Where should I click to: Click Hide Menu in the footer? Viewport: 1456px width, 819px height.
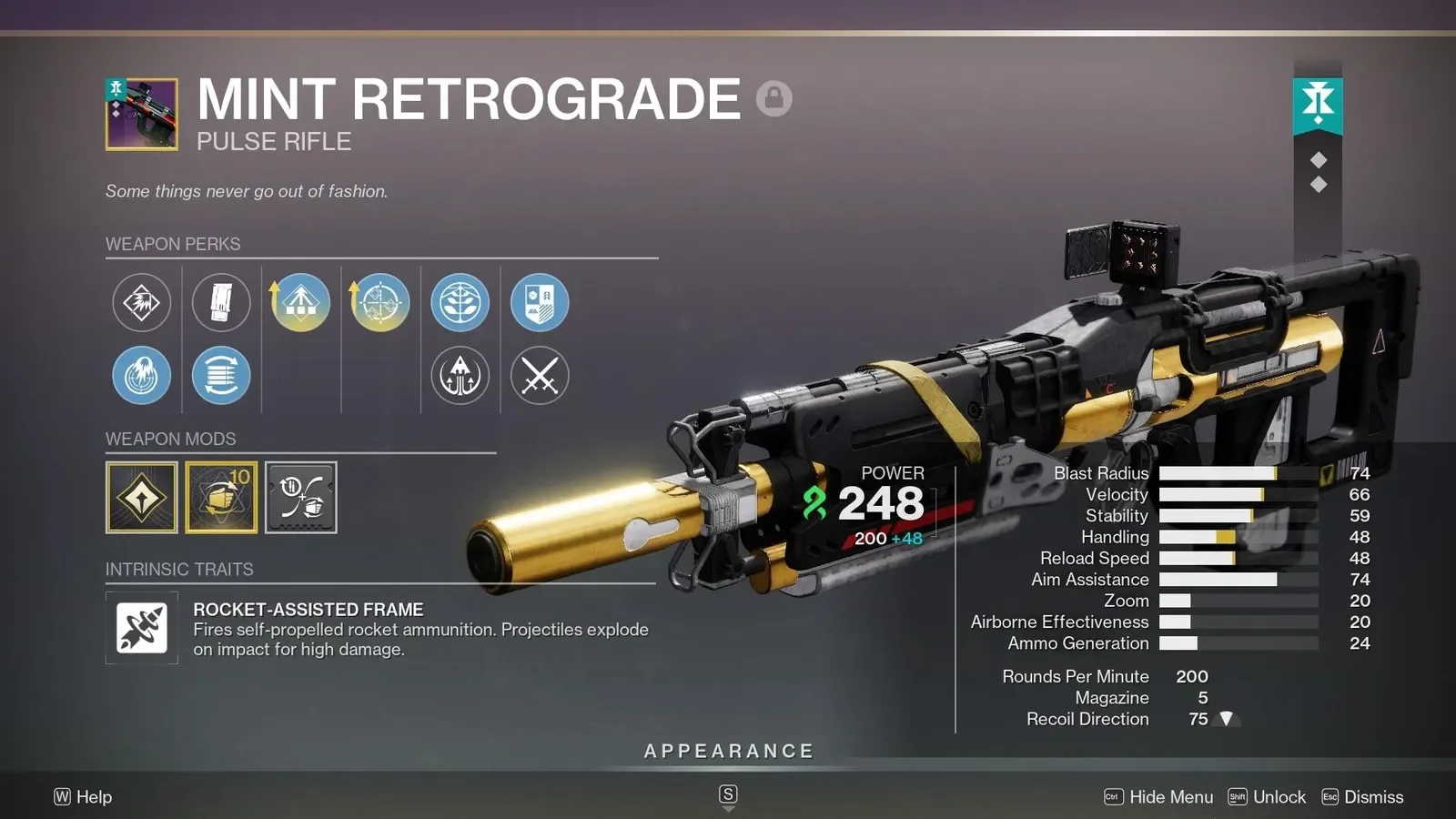point(1158,797)
